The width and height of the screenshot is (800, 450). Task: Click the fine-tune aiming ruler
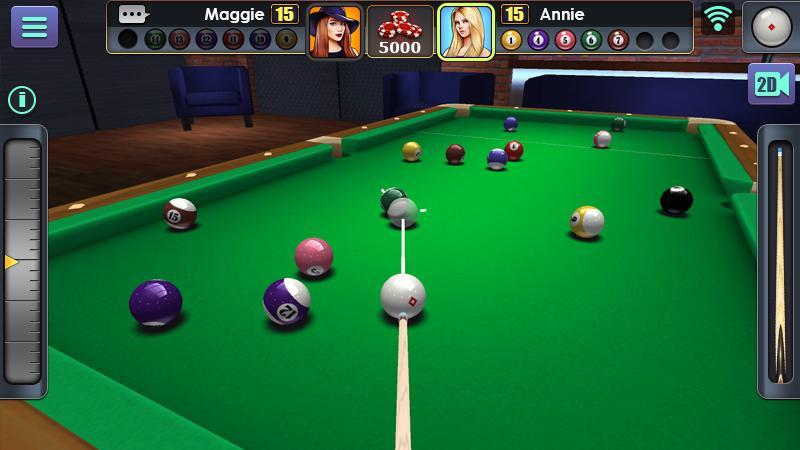tap(23, 260)
